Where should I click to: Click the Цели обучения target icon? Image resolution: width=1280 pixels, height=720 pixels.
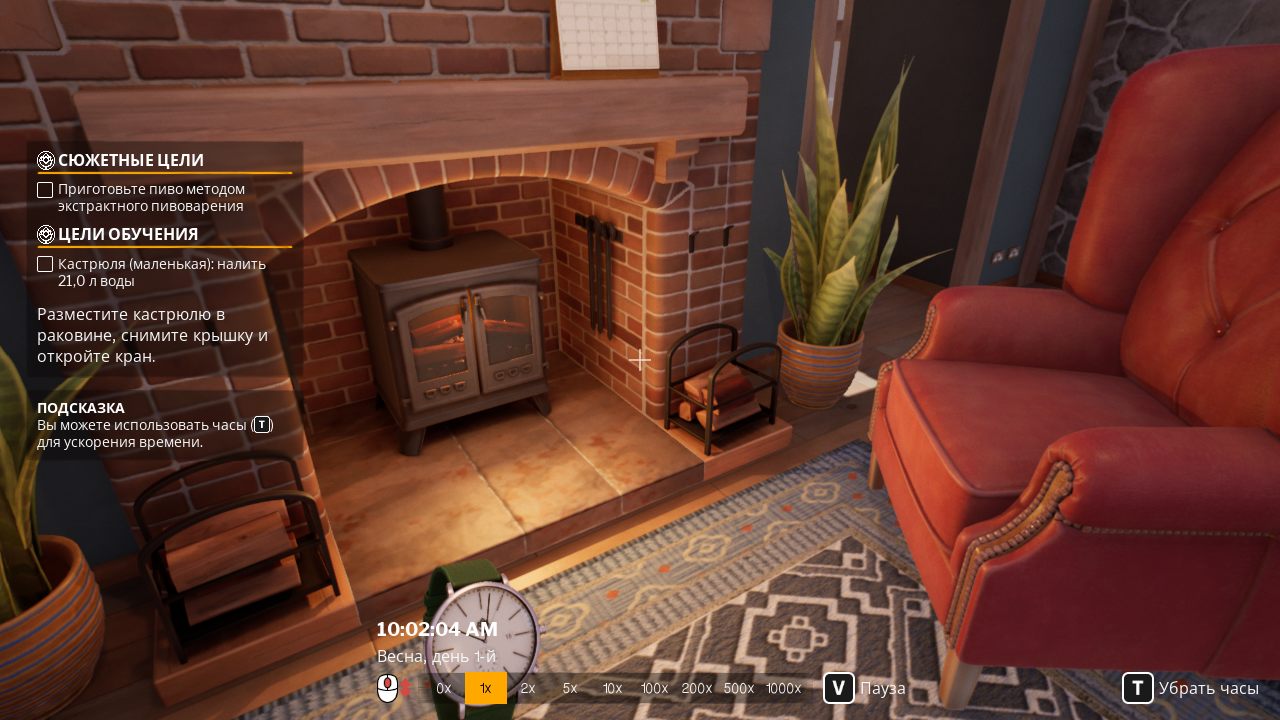pyautogui.click(x=44, y=234)
